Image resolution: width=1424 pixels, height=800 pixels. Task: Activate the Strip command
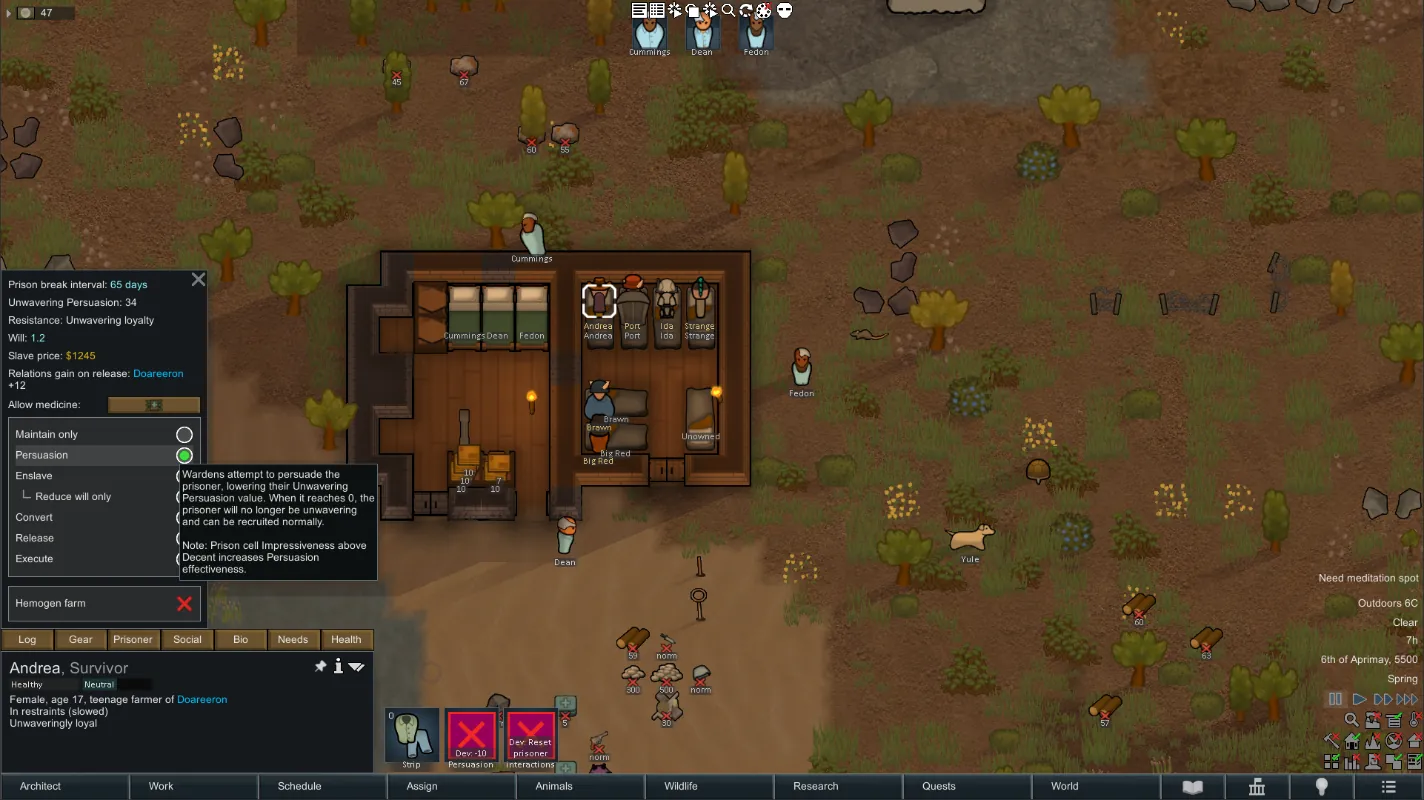pos(412,736)
